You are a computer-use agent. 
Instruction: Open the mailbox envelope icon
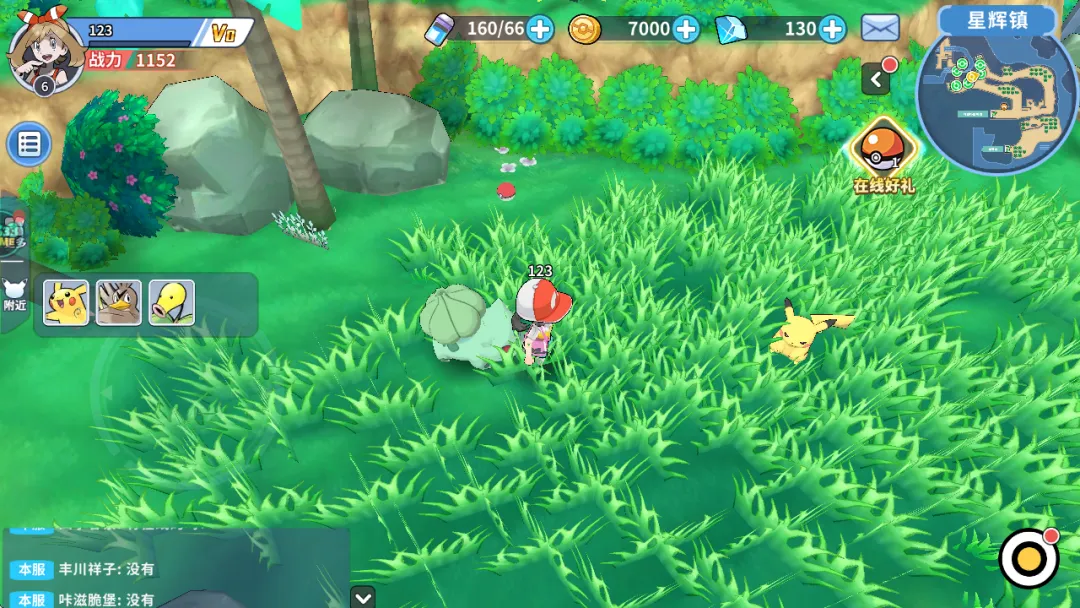pyautogui.click(x=880, y=29)
